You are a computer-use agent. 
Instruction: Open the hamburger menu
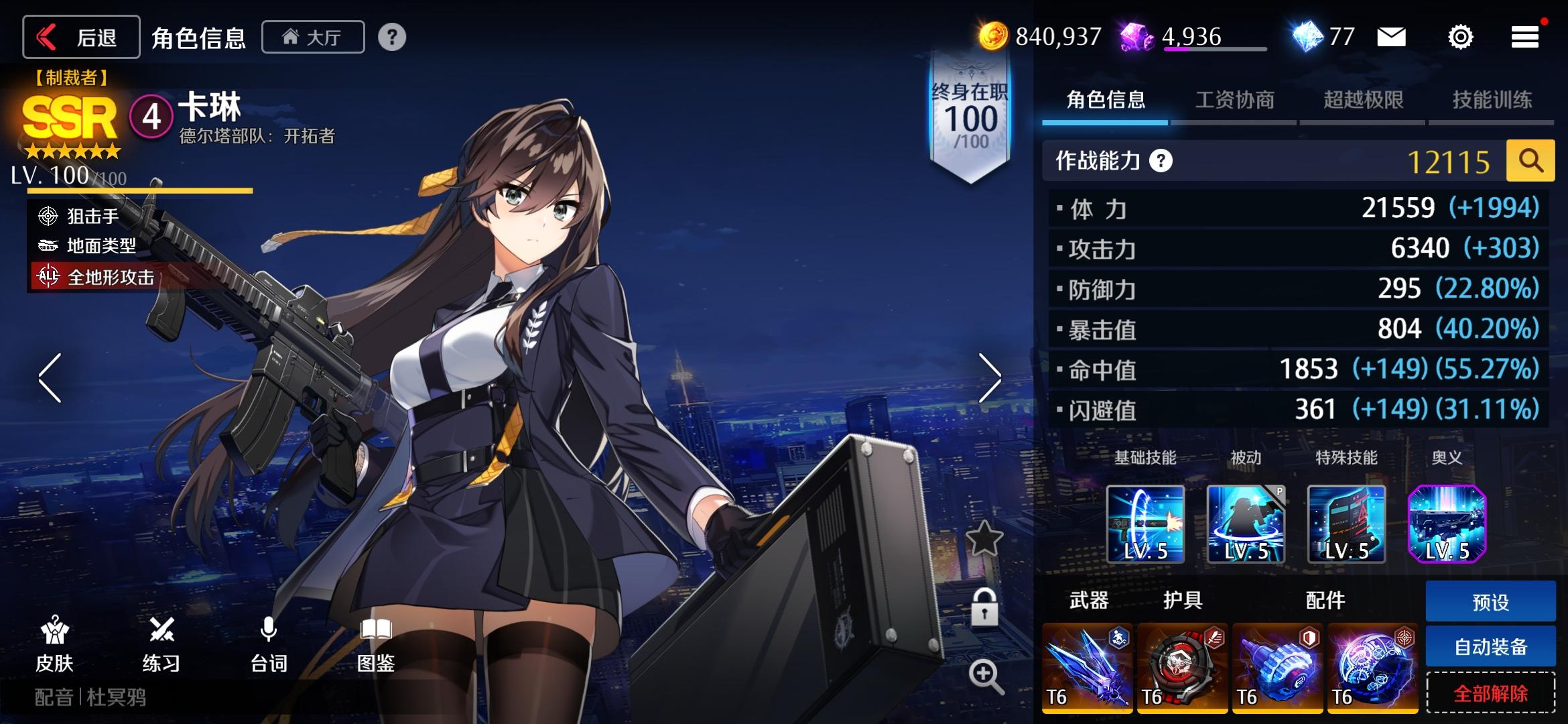point(1525,37)
